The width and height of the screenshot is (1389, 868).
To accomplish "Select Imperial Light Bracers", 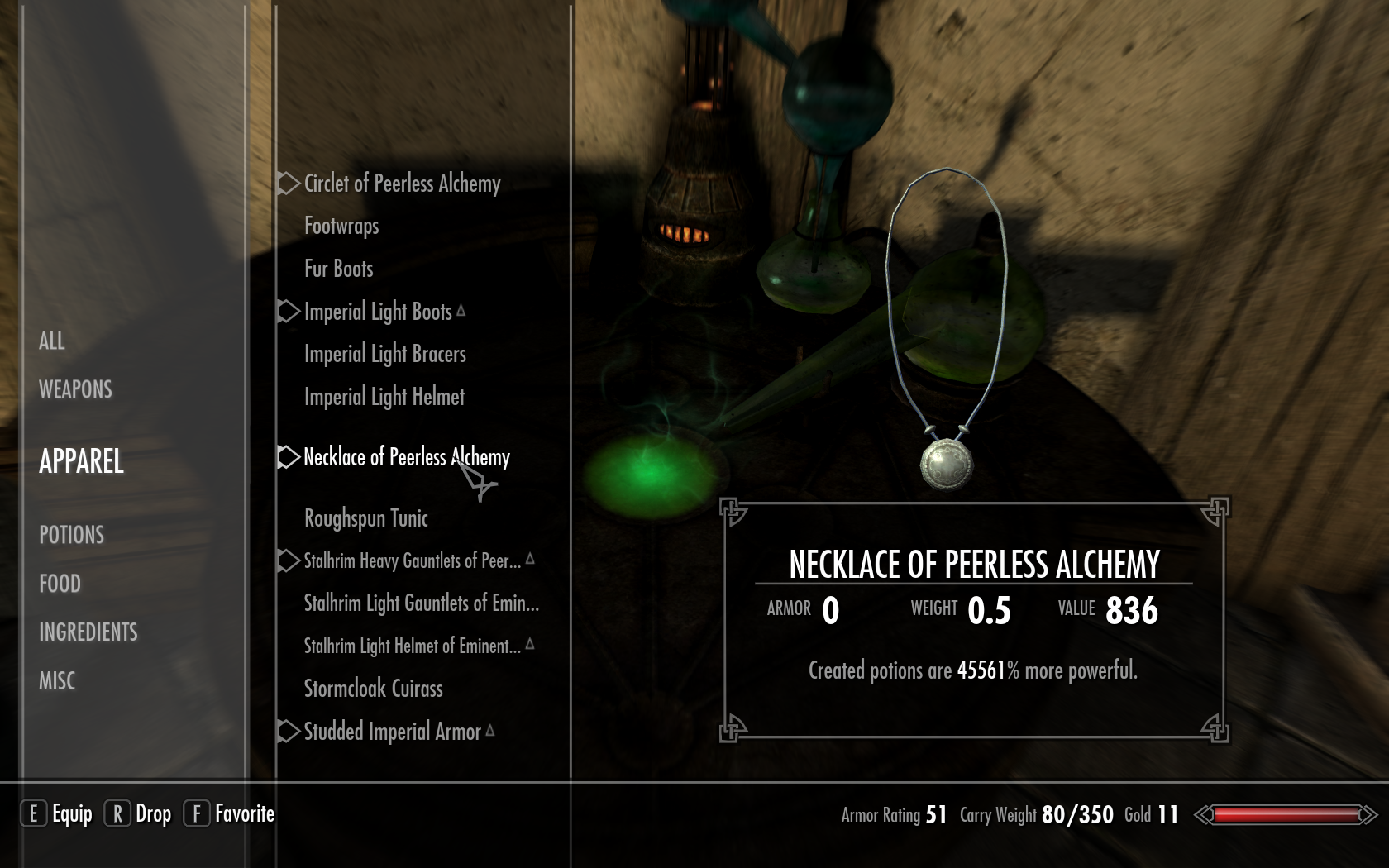I will pyautogui.click(x=384, y=354).
